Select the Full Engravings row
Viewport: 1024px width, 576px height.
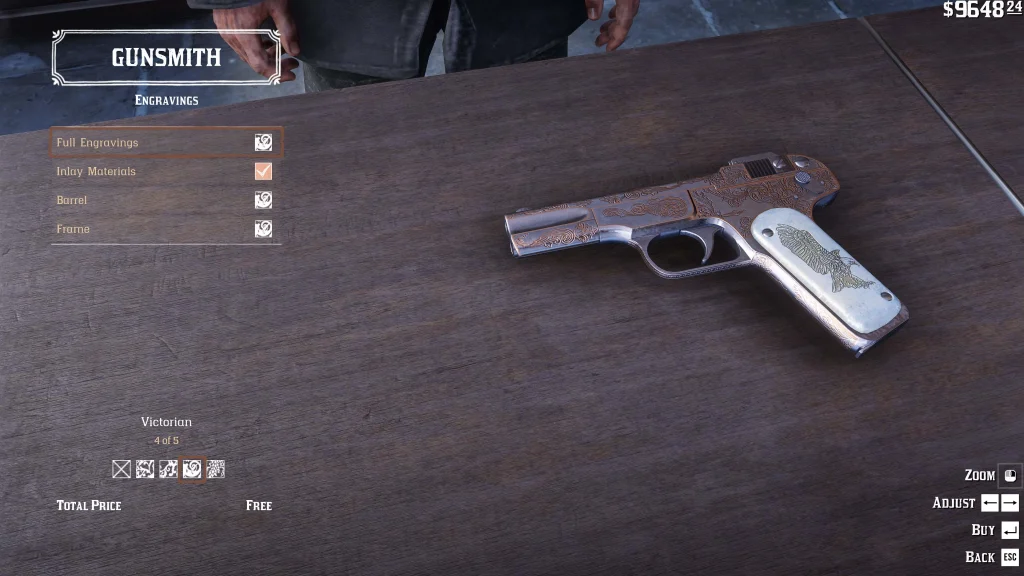point(166,143)
